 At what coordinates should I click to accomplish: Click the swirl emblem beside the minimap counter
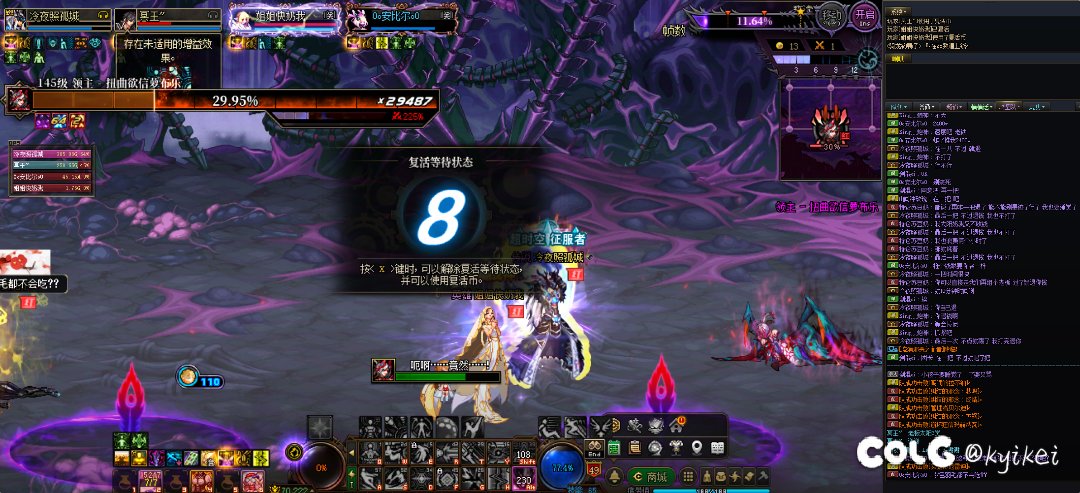coord(868,60)
